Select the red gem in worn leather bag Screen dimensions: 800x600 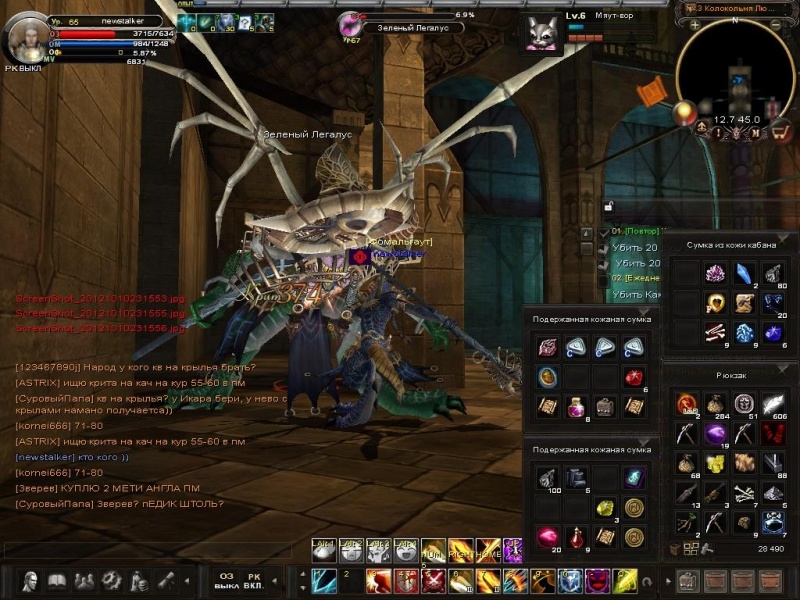click(x=634, y=377)
